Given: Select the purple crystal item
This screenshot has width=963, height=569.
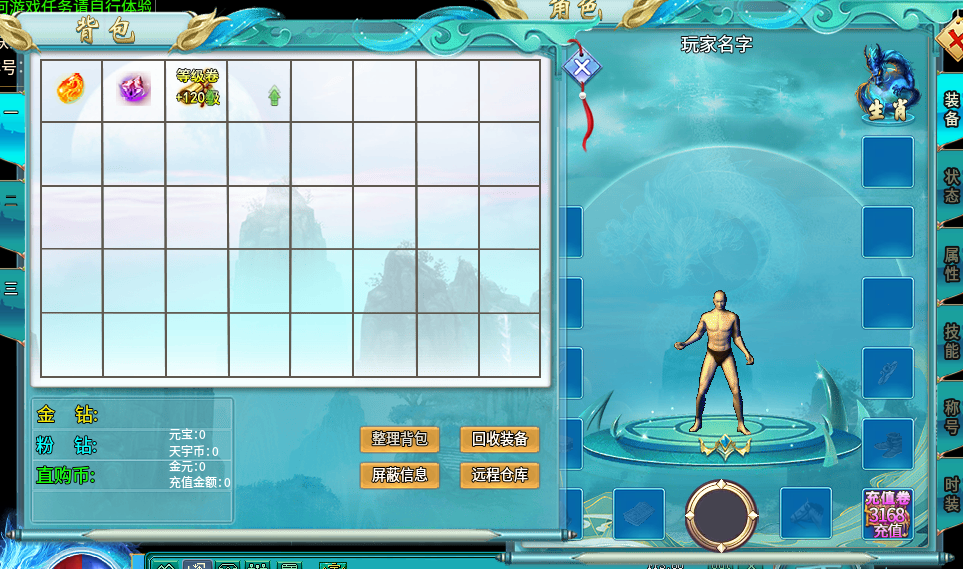Looking at the screenshot, I should 134,89.
